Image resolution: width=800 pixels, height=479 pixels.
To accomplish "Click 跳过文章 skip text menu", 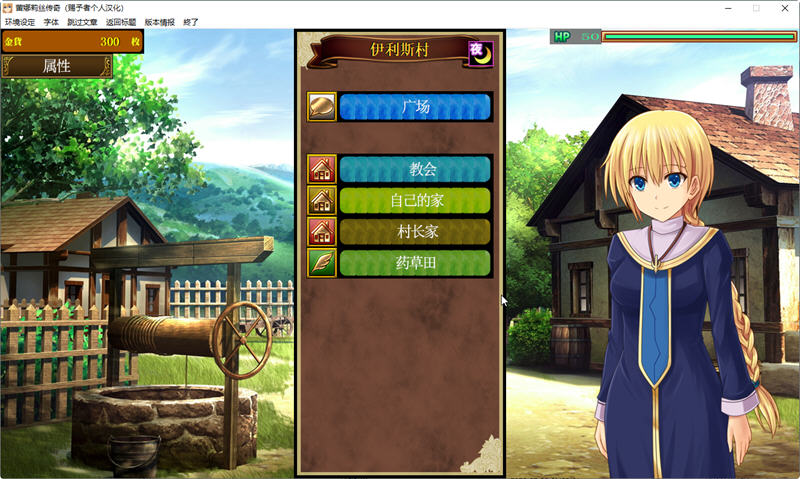I will (82, 22).
